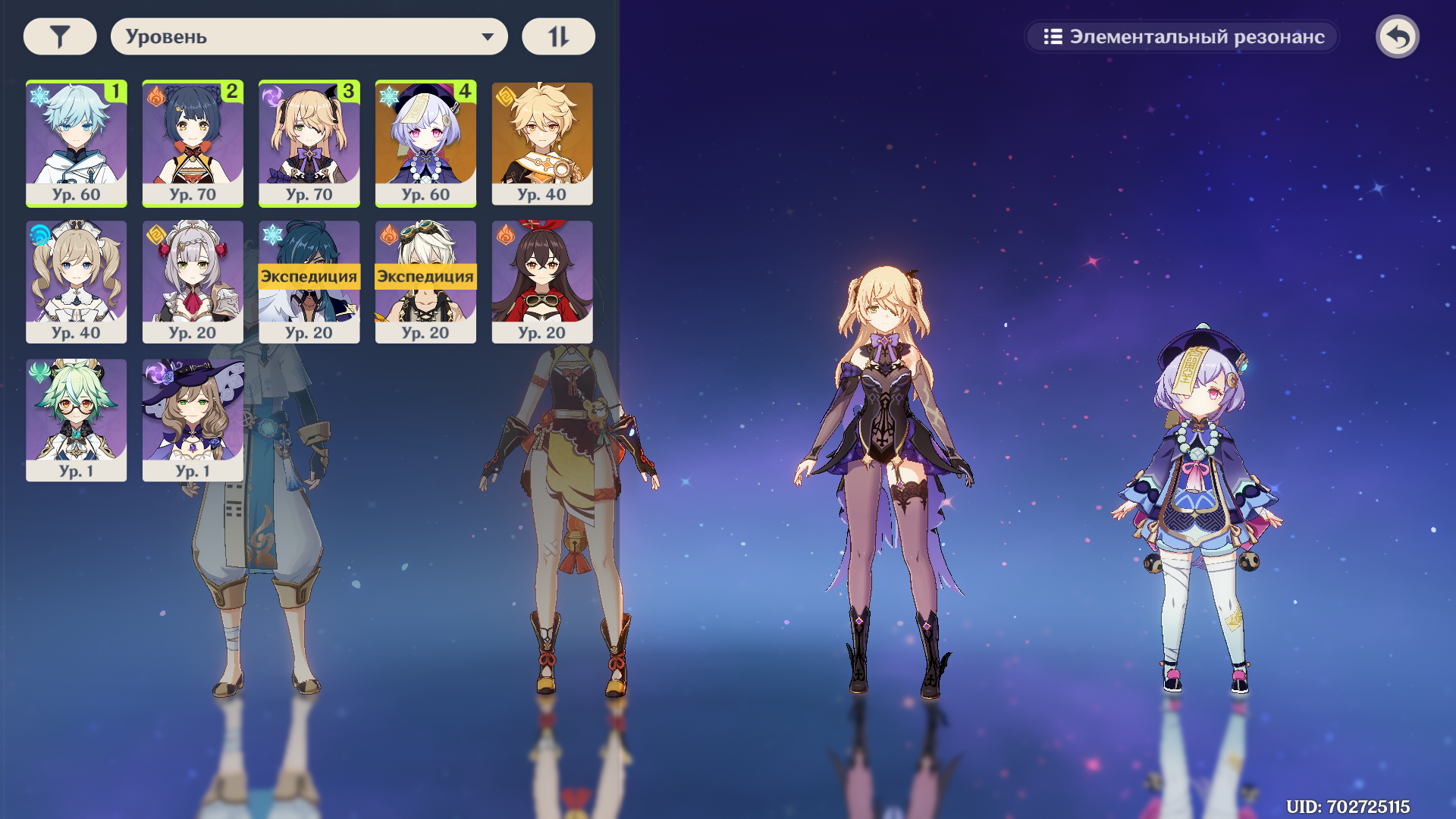Click the return arrow back button
Image resolution: width=1456 pixels, height=819 pixels.
click(1397, 36)
